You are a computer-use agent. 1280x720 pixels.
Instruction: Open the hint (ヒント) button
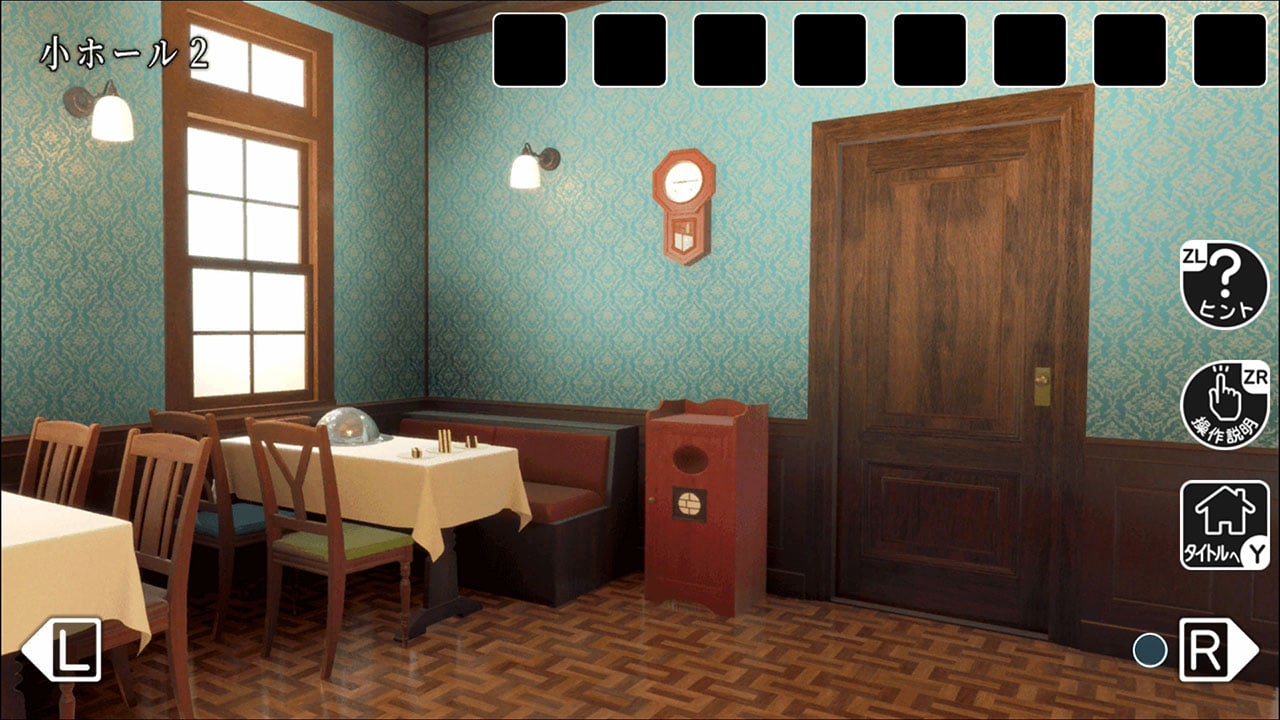pos(1223,285)
